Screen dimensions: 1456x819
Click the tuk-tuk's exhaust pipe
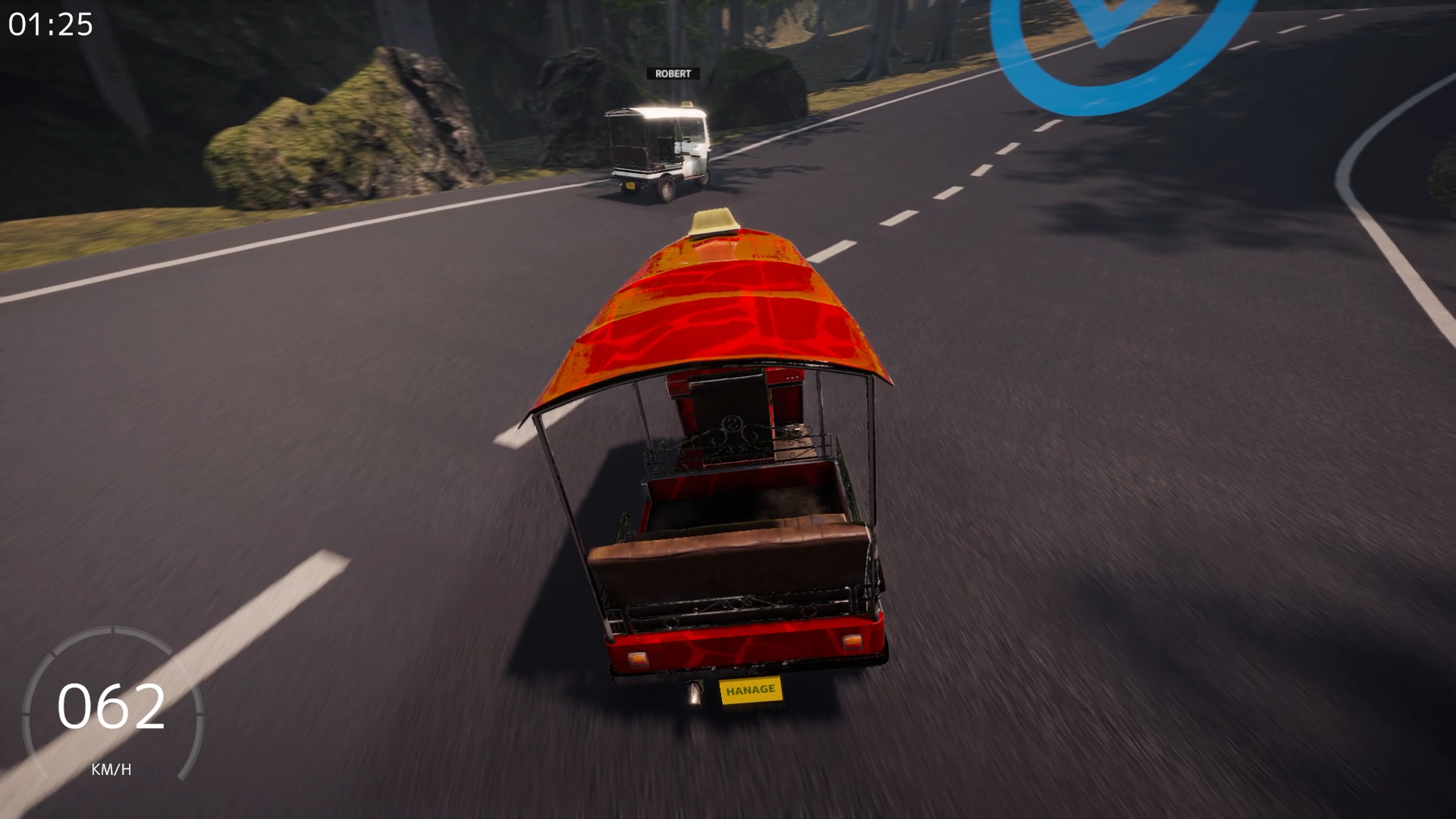click(x=694, y=694)
